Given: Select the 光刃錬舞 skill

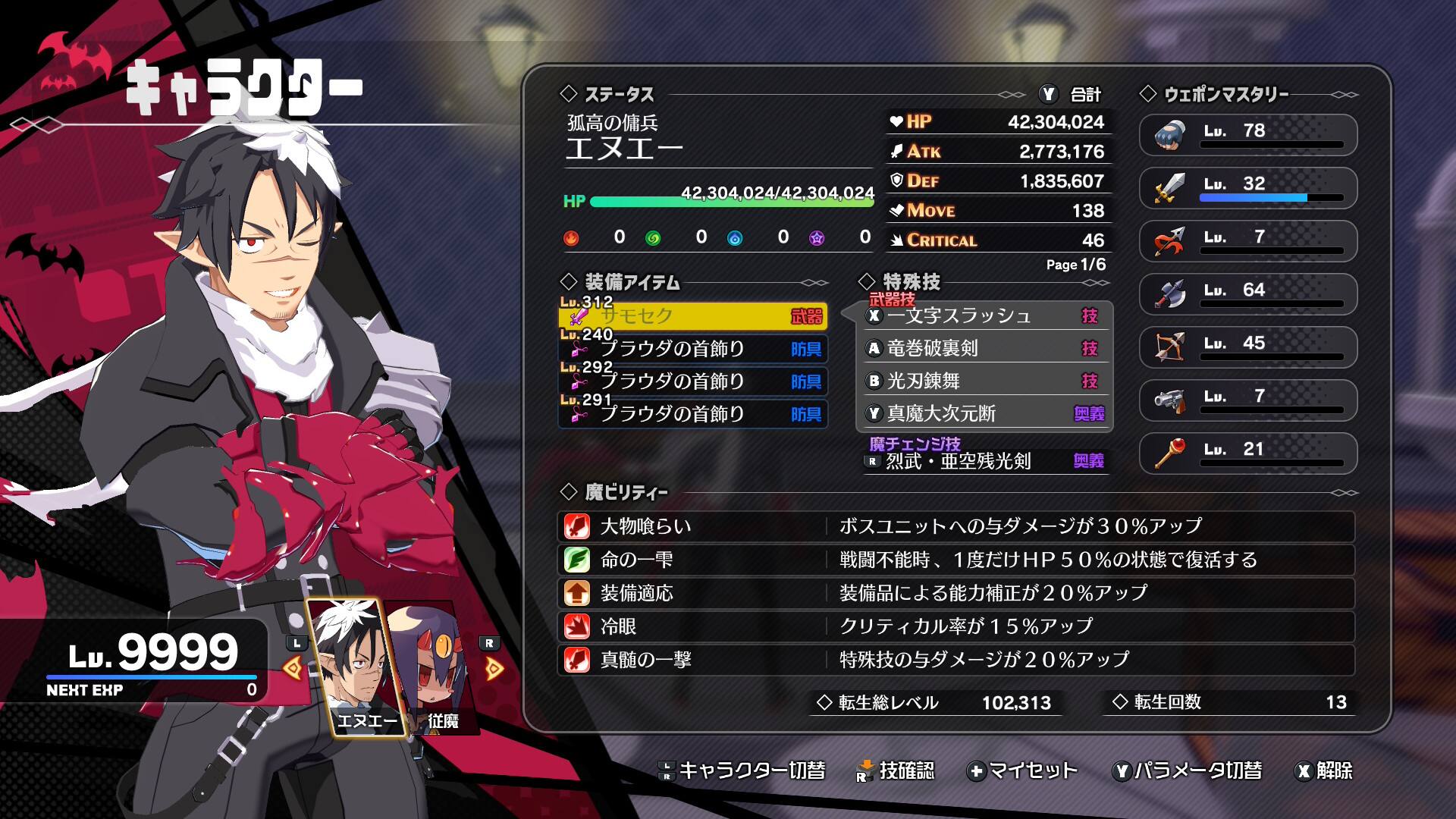Looking at the screenshot, I should [986, 381].
